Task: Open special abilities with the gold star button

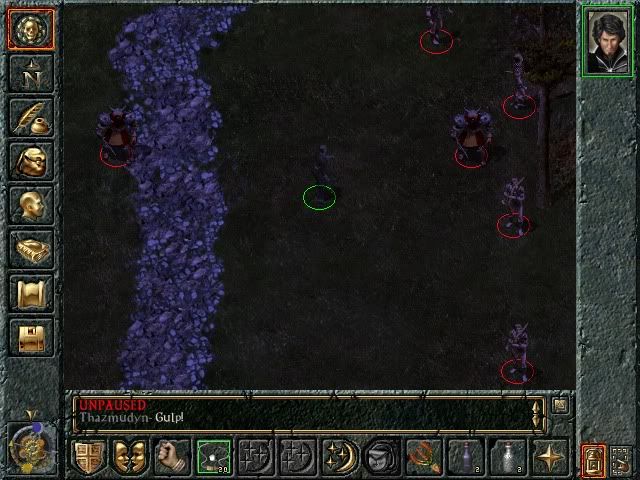Action: 550,457
